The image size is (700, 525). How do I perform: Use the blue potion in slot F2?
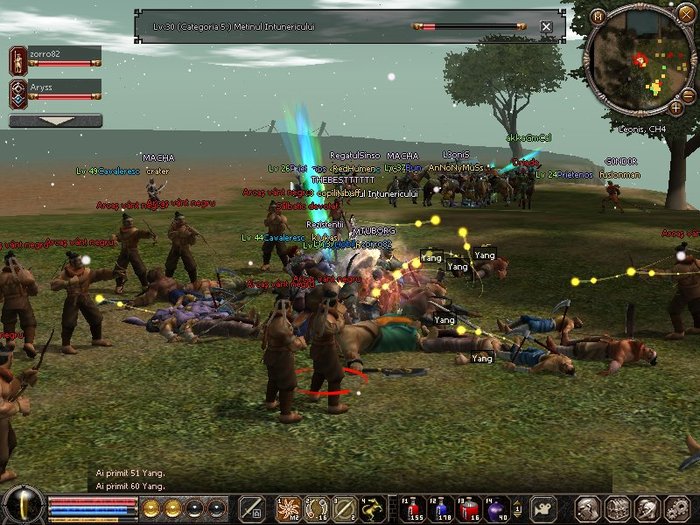(x=441, y=508)
